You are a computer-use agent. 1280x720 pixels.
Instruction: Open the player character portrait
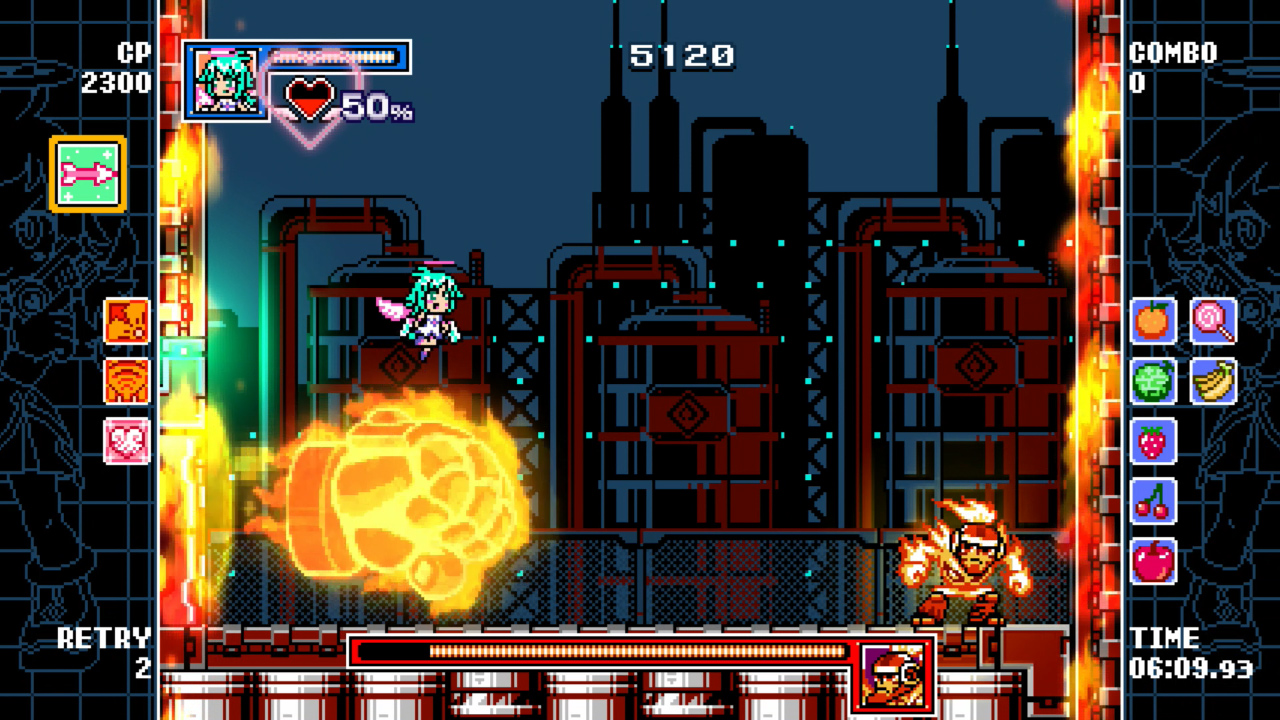225,80
